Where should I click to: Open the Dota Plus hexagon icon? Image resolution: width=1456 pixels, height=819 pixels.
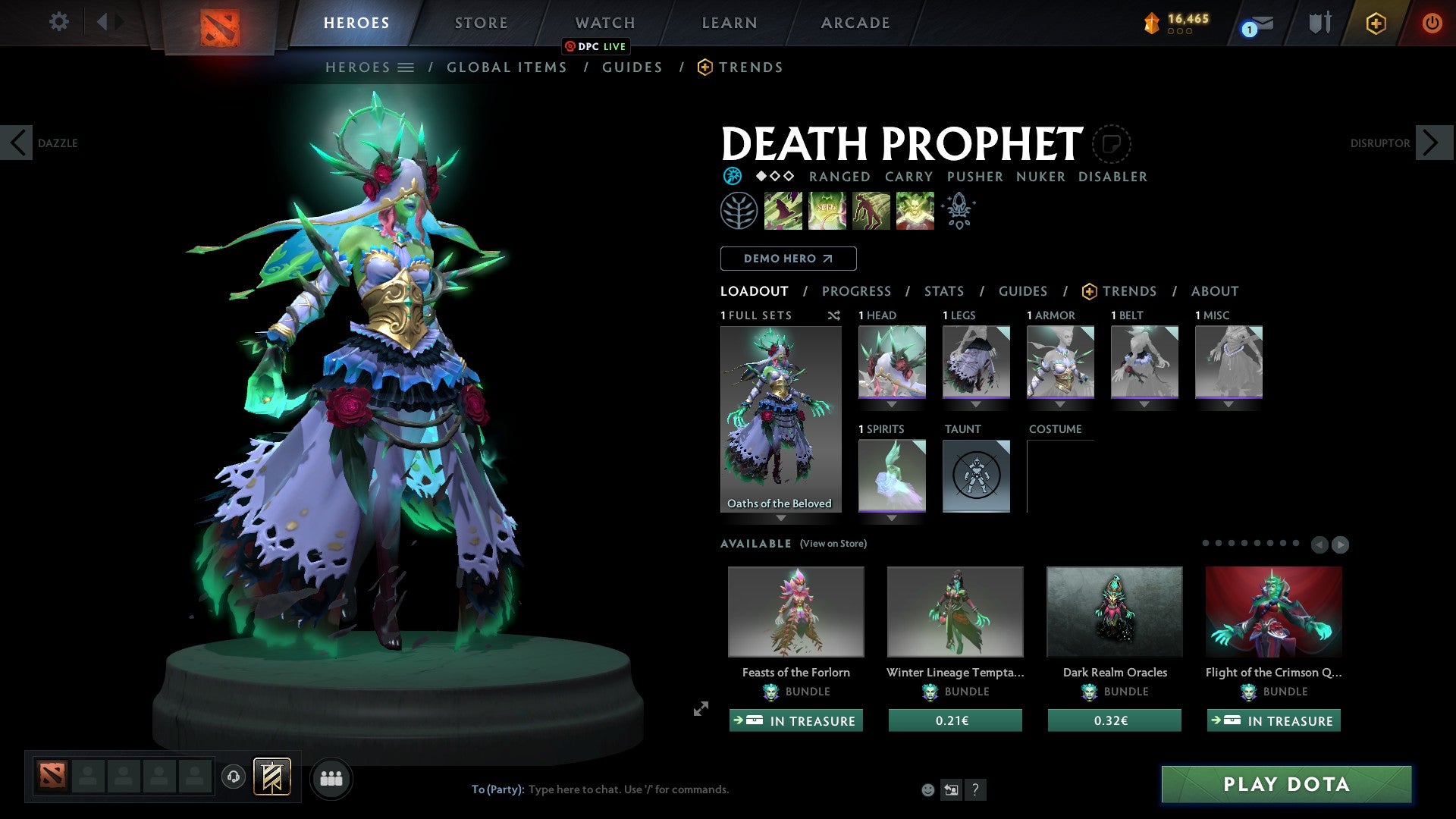pos(1375,22)
